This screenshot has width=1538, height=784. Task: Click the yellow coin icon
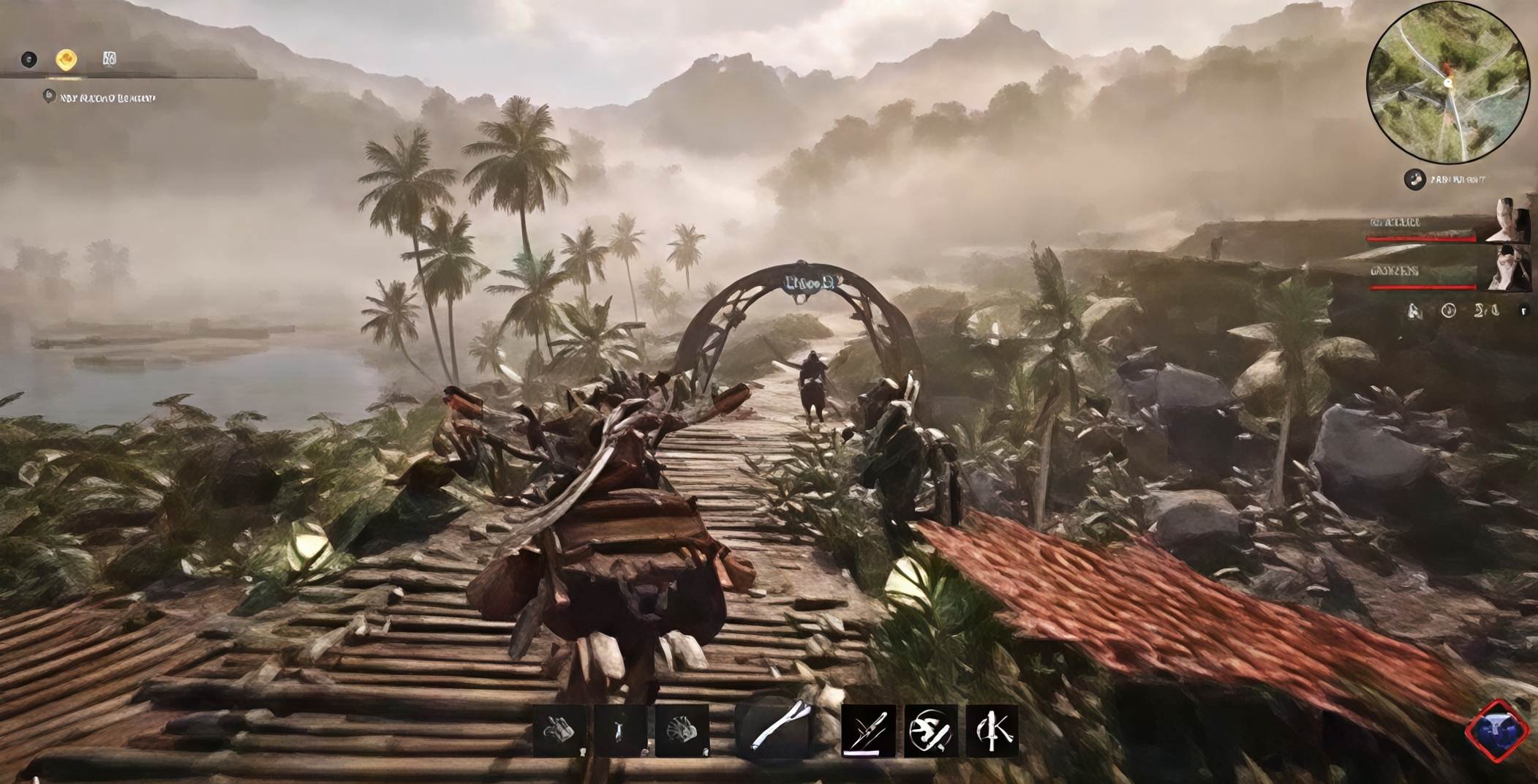[x=67, y=59]
